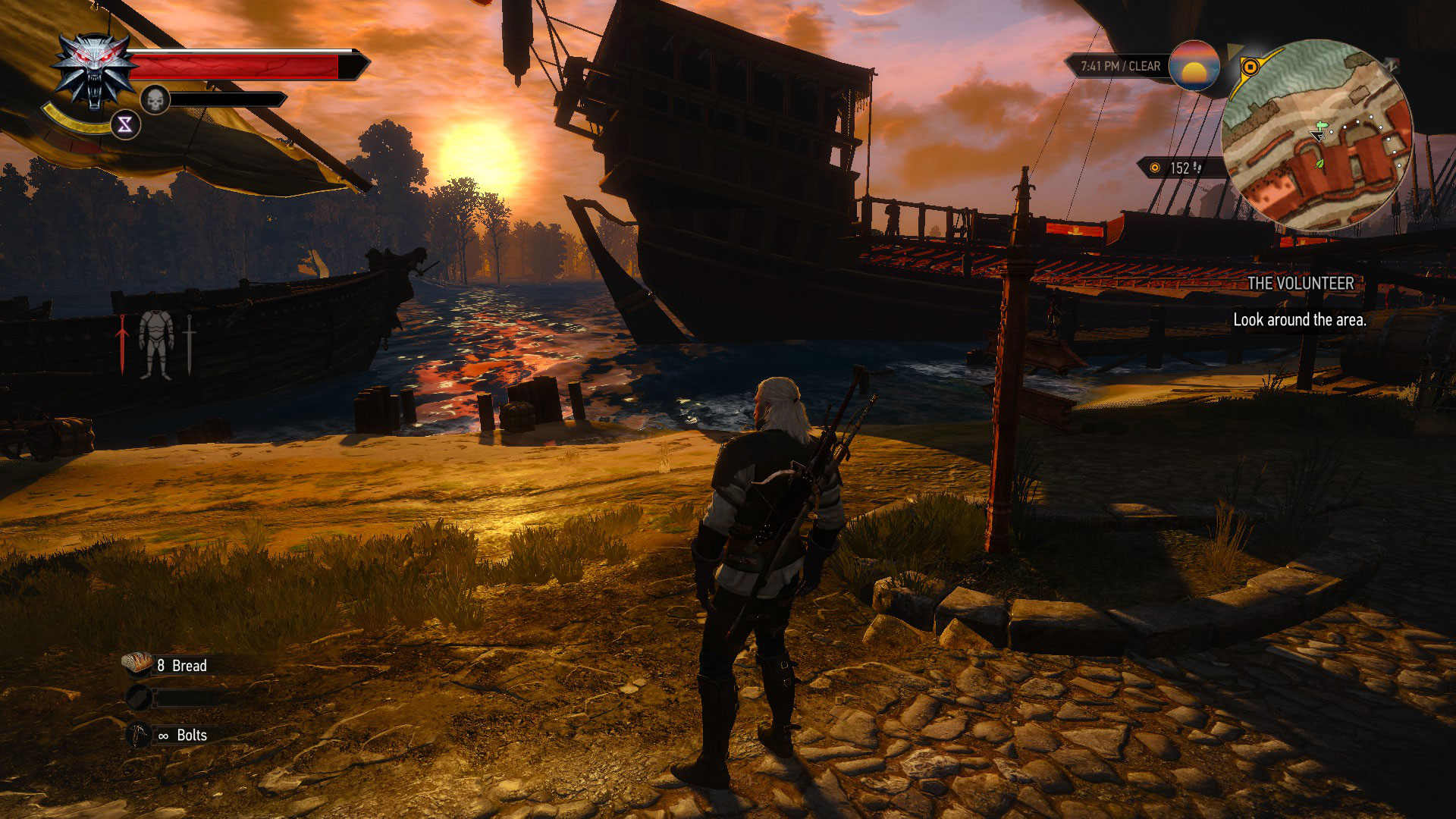Open the 7:41 PM / CLEAR time display
The width and height of the screenshot is (1456, 819).
(1121, 65)
